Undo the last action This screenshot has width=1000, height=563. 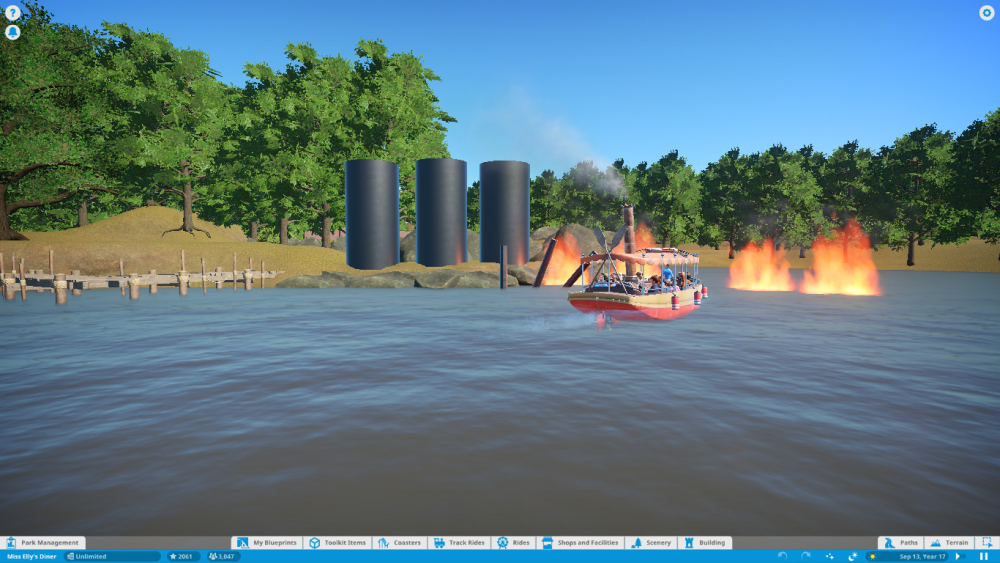(x=782, y=556)
